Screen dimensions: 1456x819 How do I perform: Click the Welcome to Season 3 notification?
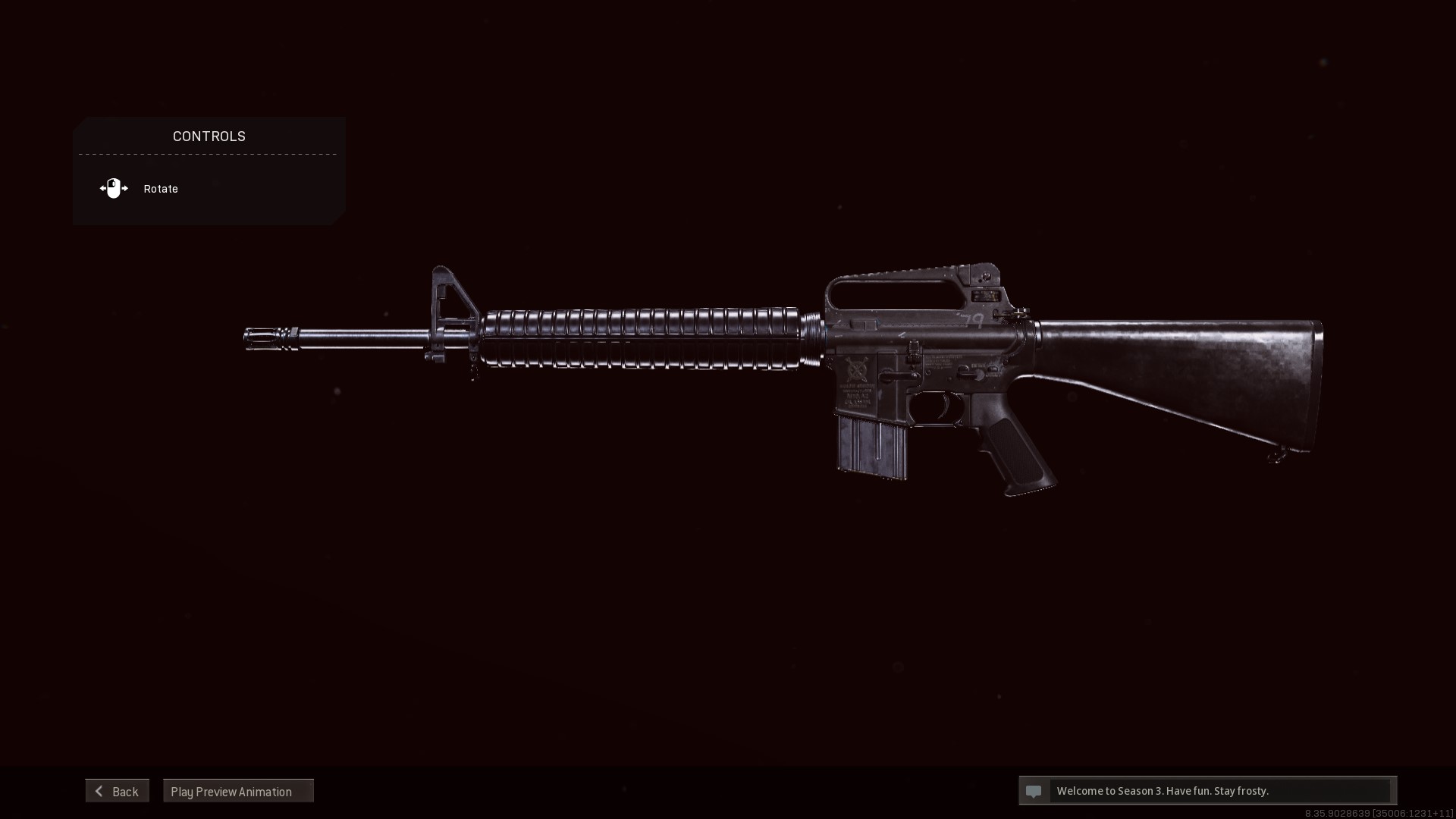click(x=1162, y=791)
